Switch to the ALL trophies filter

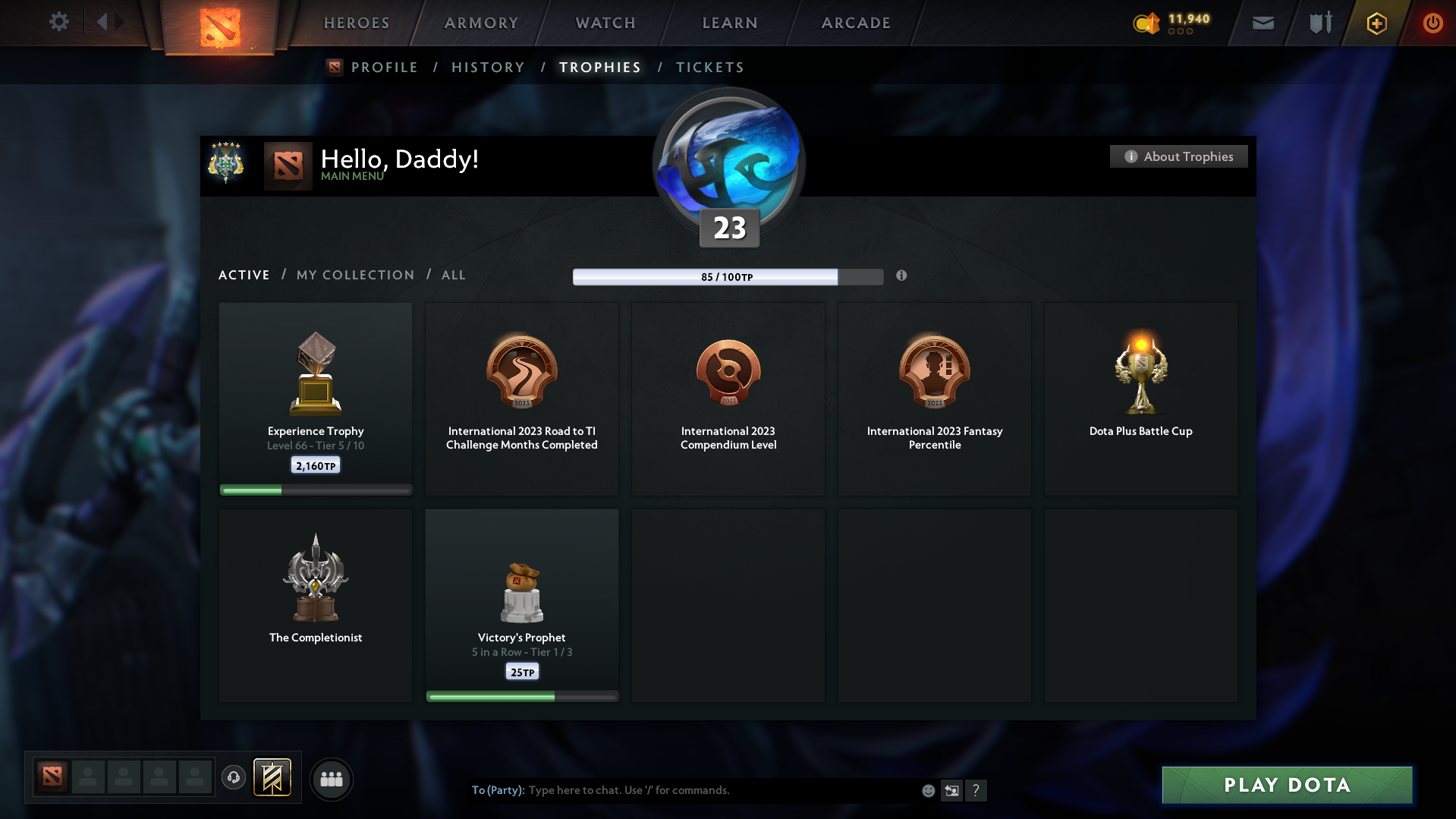(453, 275)
